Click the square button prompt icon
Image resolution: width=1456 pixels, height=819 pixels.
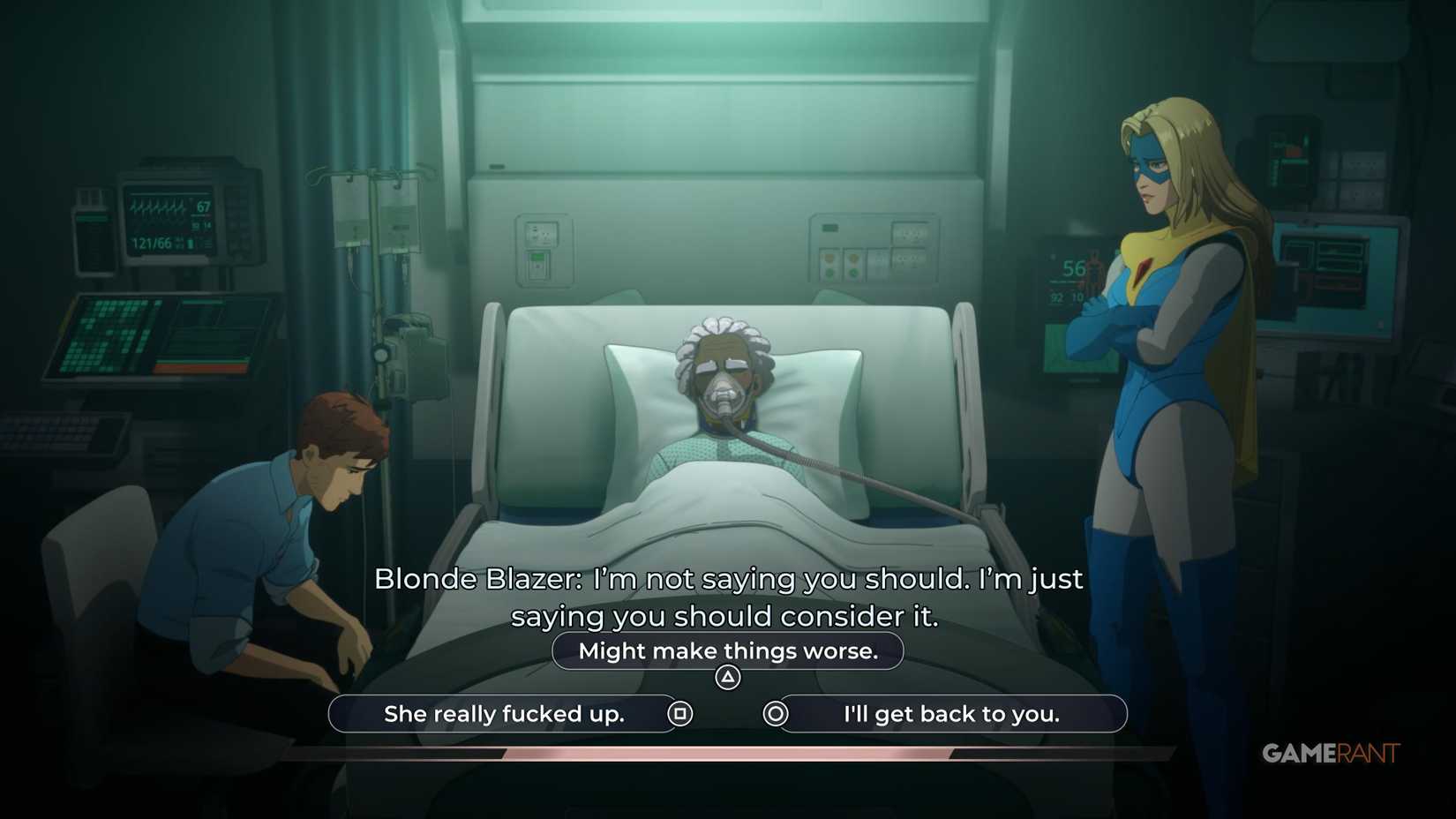(681, 714)
